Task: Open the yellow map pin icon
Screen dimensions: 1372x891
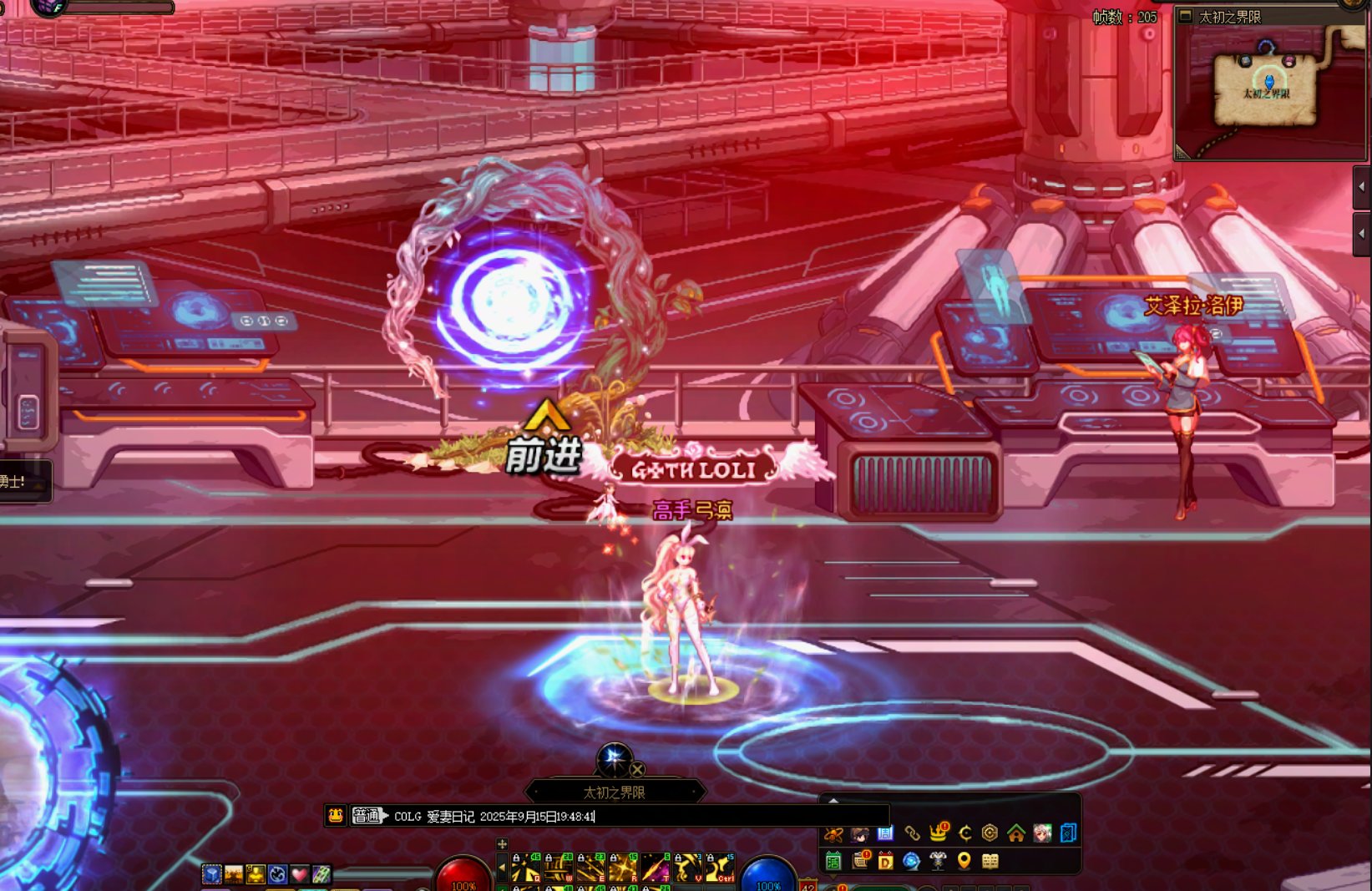Action: pyautogui.click(x=964, y=861)
